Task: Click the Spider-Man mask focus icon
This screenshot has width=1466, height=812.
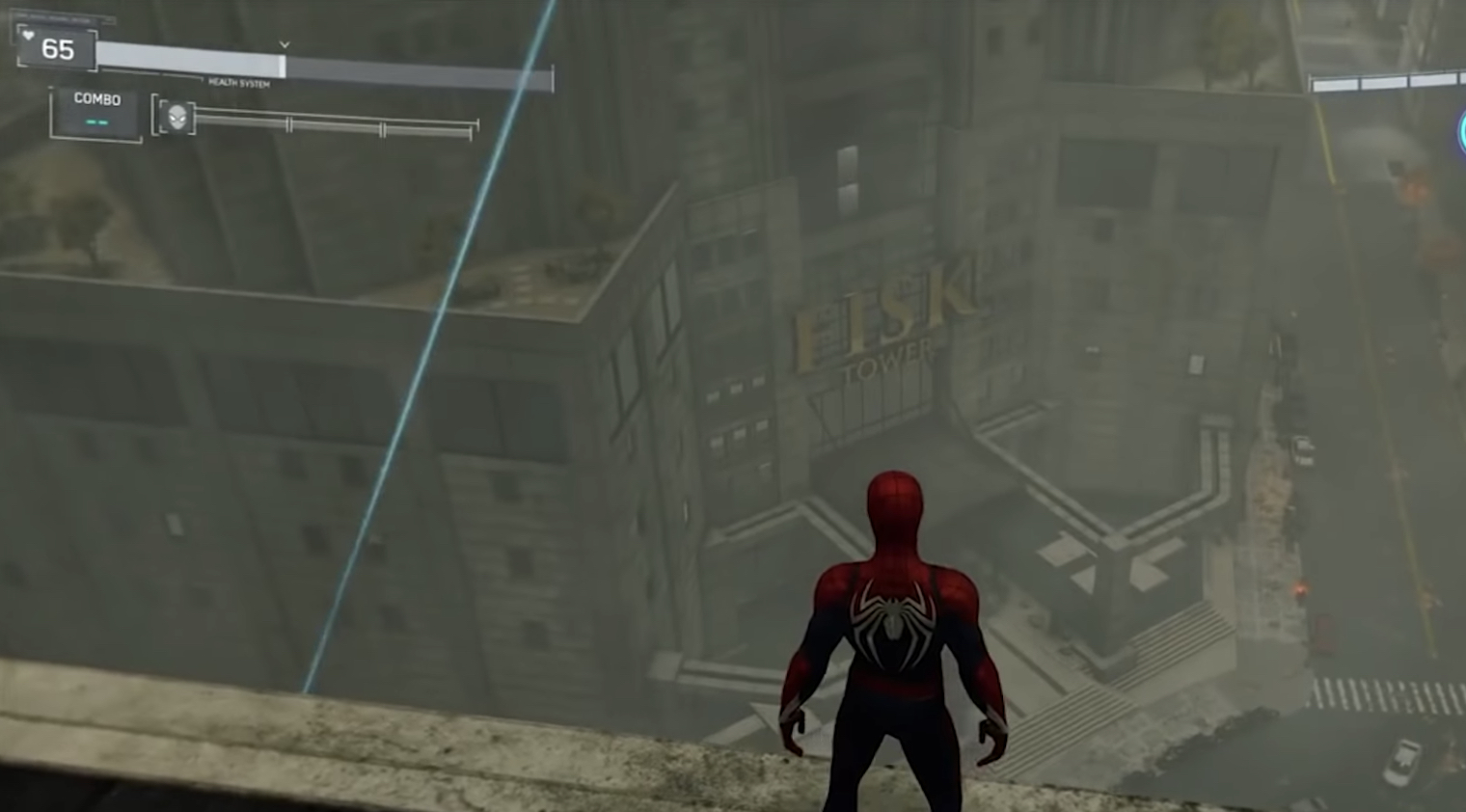Action: [x=176, y=118]
